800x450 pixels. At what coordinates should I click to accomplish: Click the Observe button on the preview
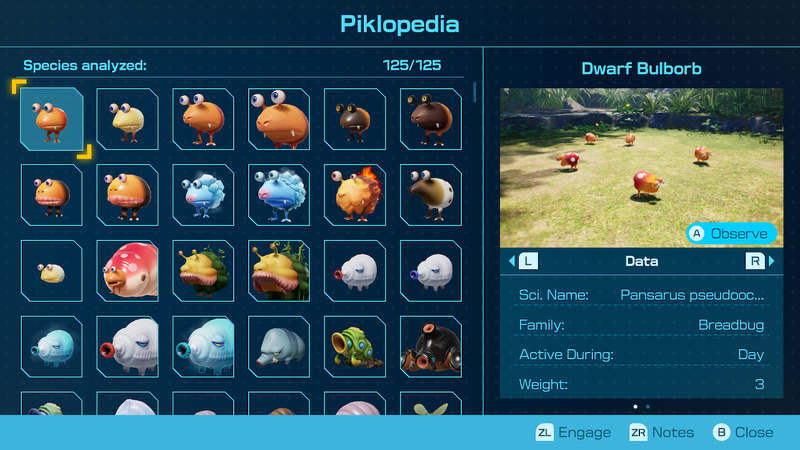point(732,233)
